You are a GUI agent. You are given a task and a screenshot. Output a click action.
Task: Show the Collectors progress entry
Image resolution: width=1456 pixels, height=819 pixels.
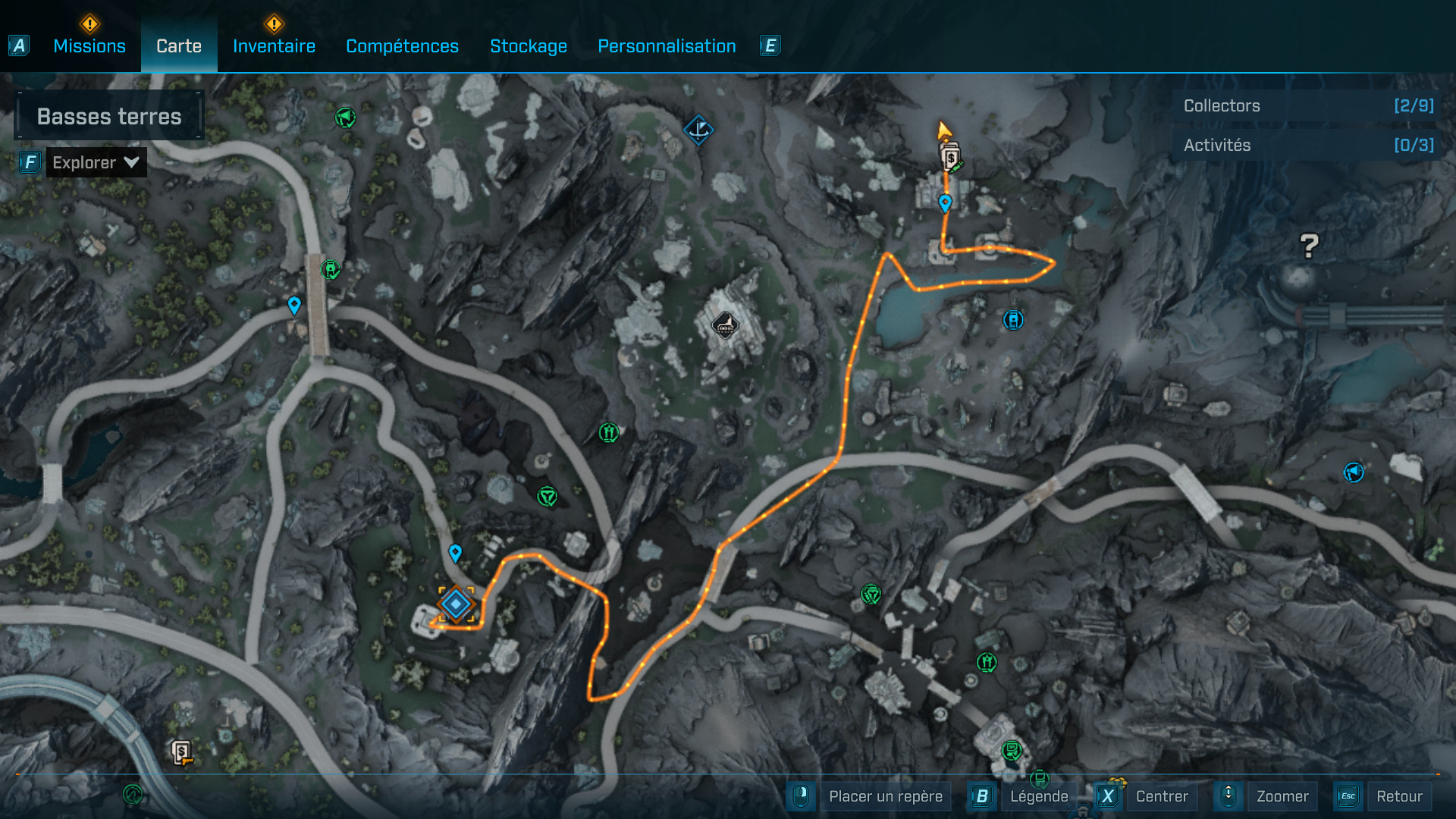coord(1307,106)
